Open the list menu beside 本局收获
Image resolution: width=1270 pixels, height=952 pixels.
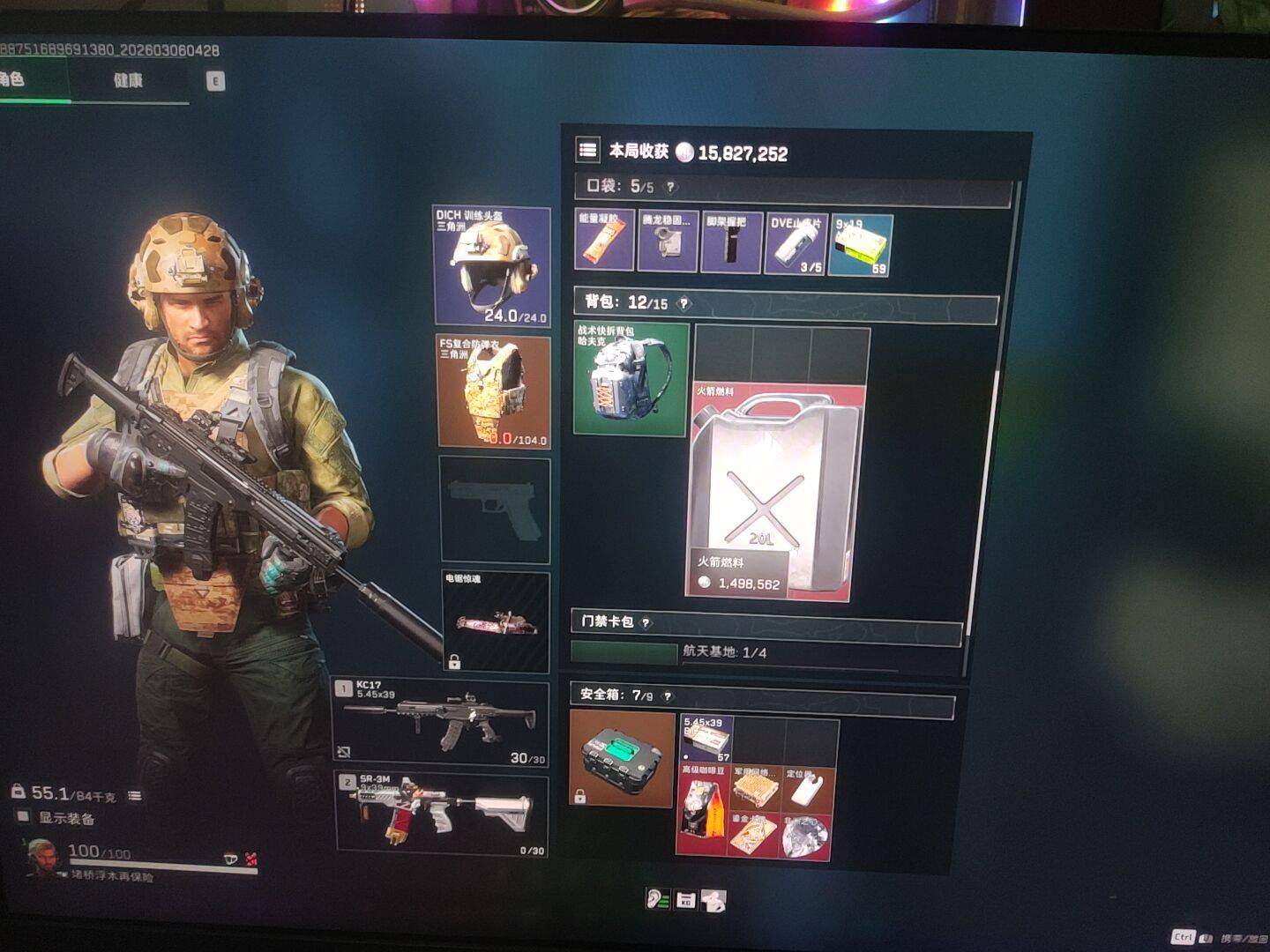point(587,150)
